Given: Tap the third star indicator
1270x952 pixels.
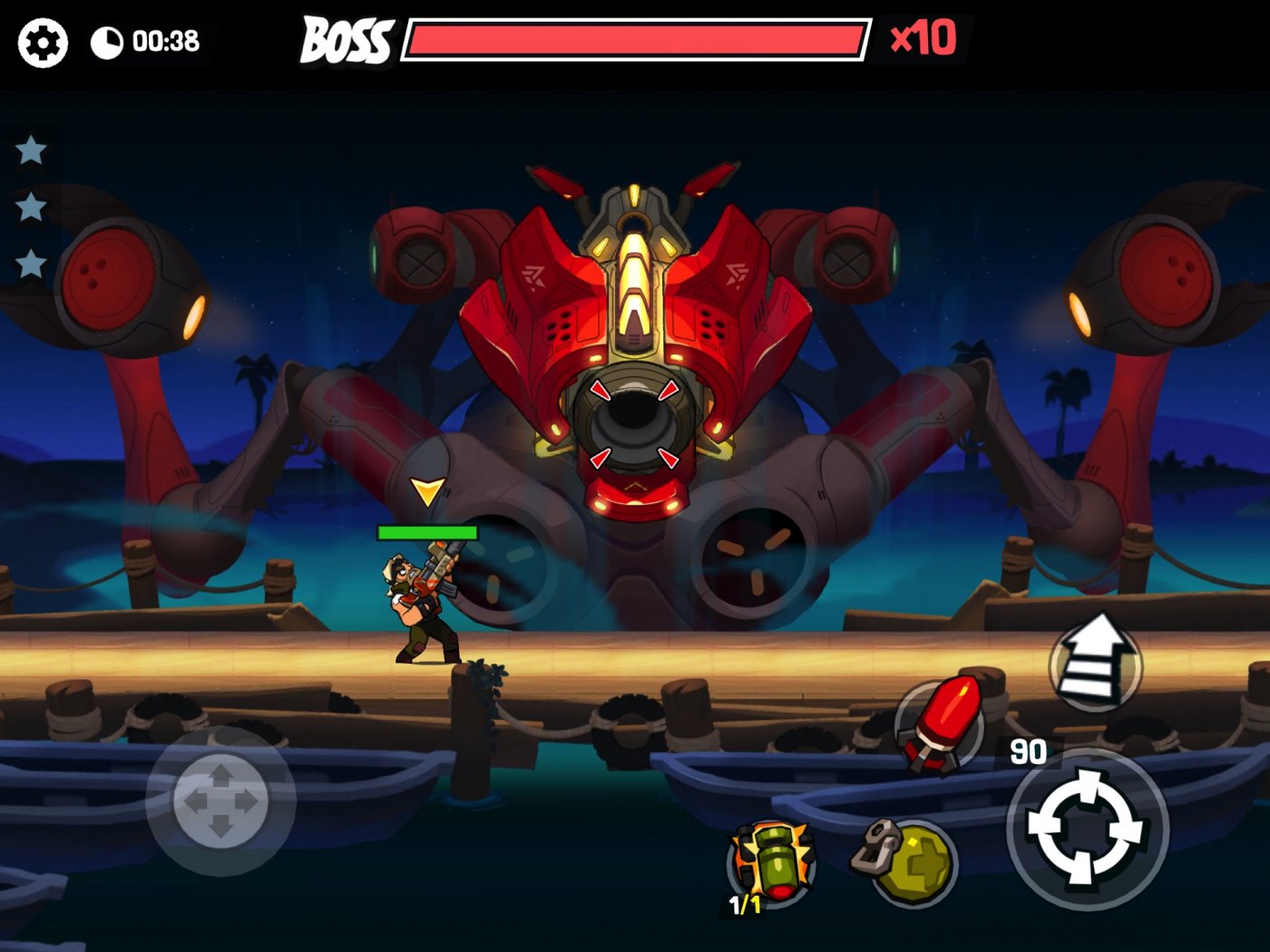Looking at the screenshot, I should tap(32, 266).
